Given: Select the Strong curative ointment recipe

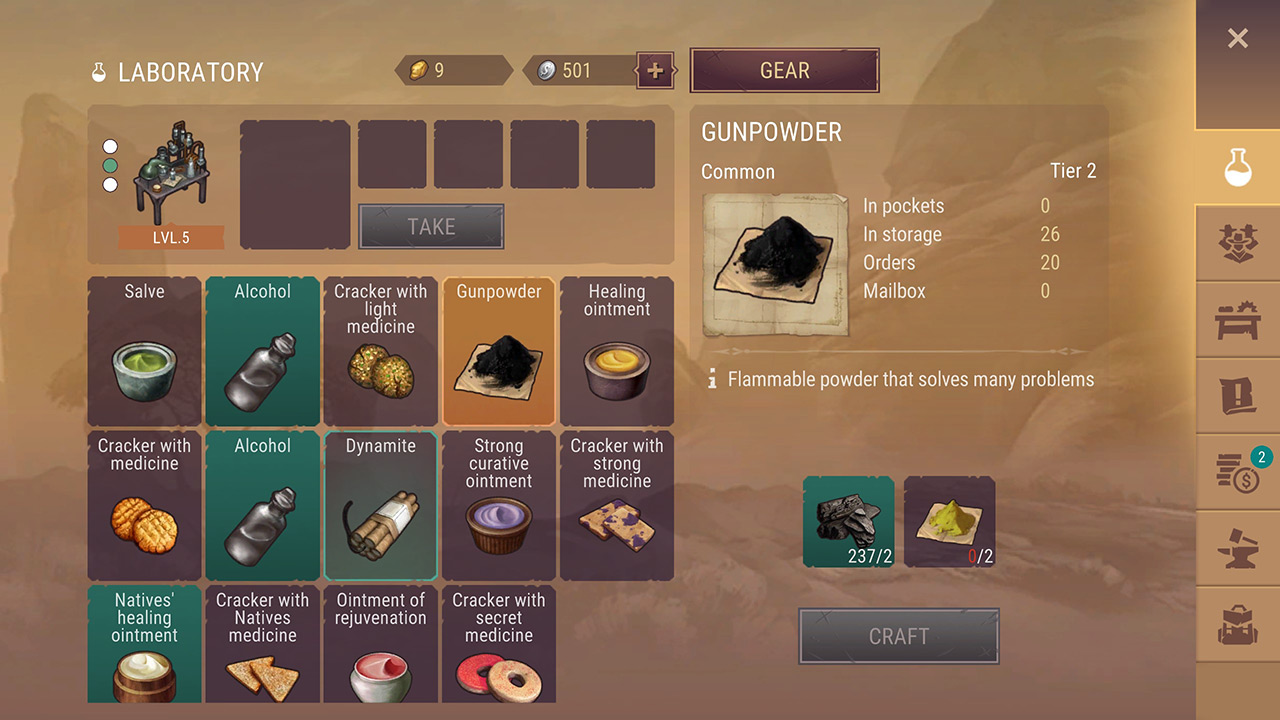Looking at the screenshot, I should click(x=499, y=506).
